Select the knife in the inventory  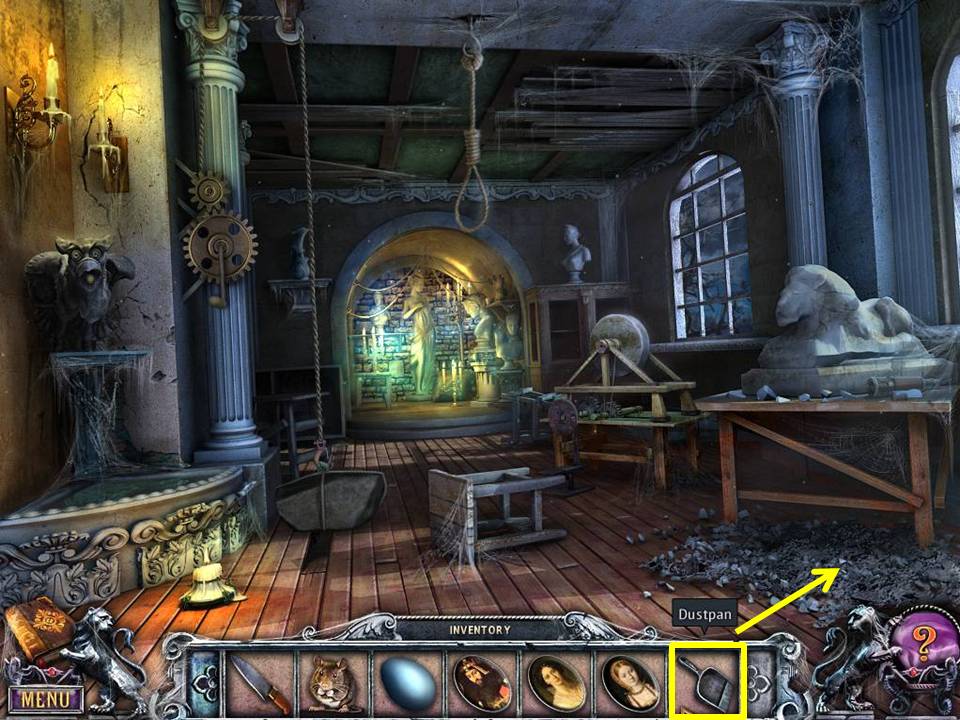[x=261, y=684]
